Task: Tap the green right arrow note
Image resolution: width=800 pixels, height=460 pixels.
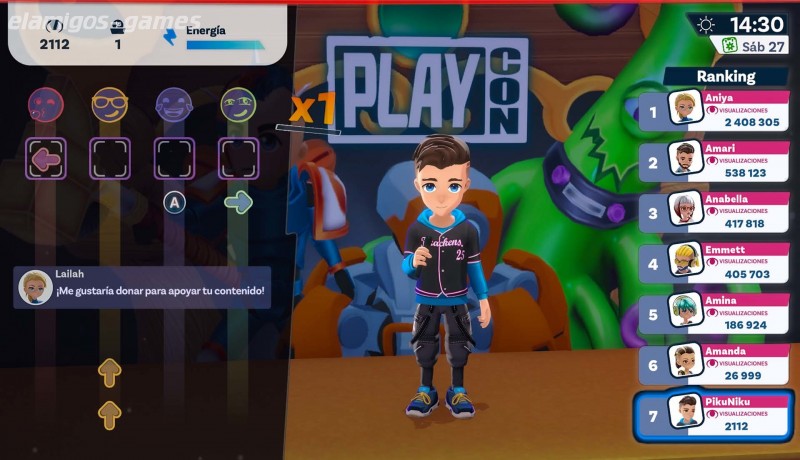Action: click(x=238, y=203)
